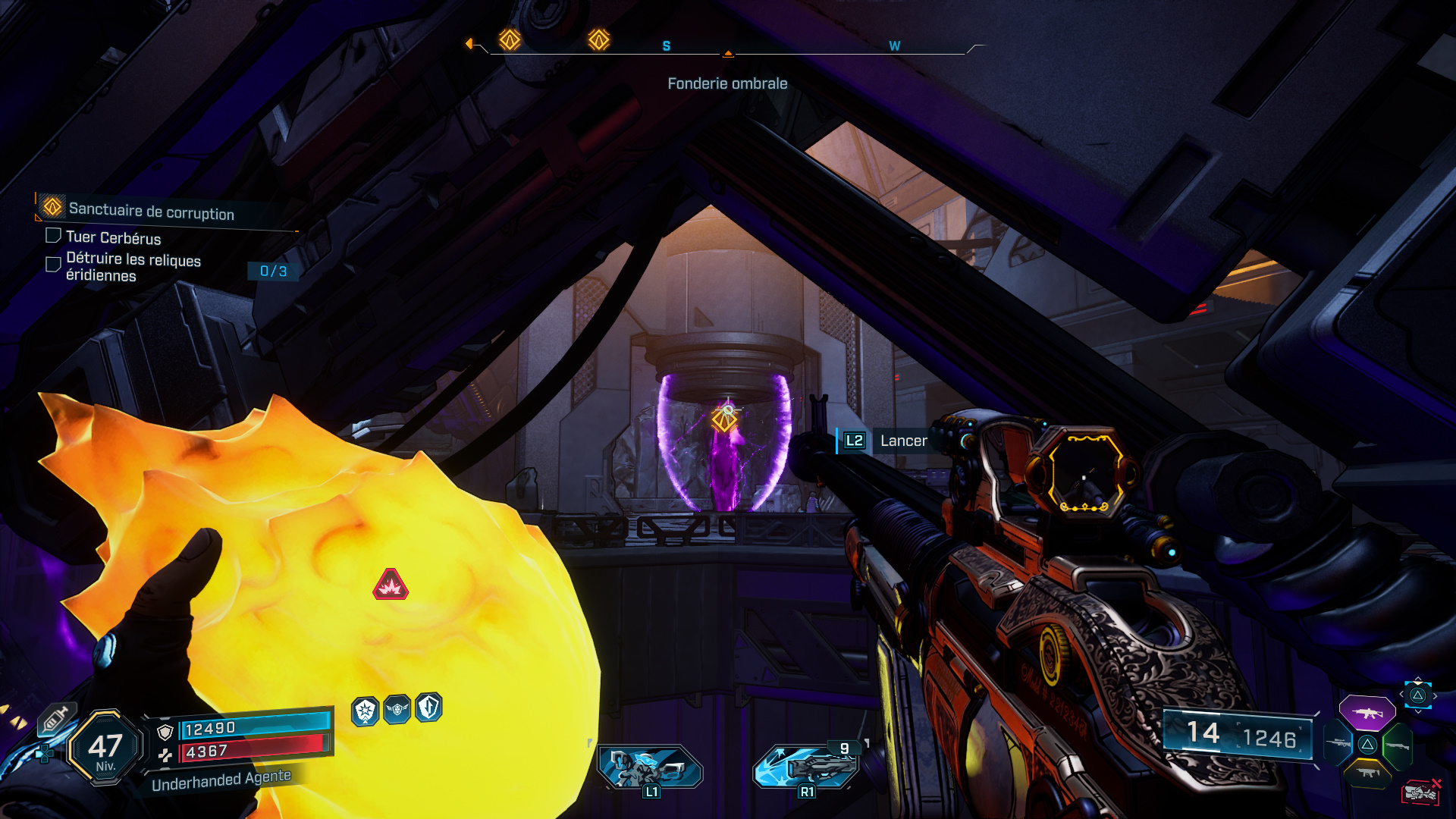This screenshot has width=1456, height=819.
Task: Select the left quest marker on the compass
Action: coord(510,39)
